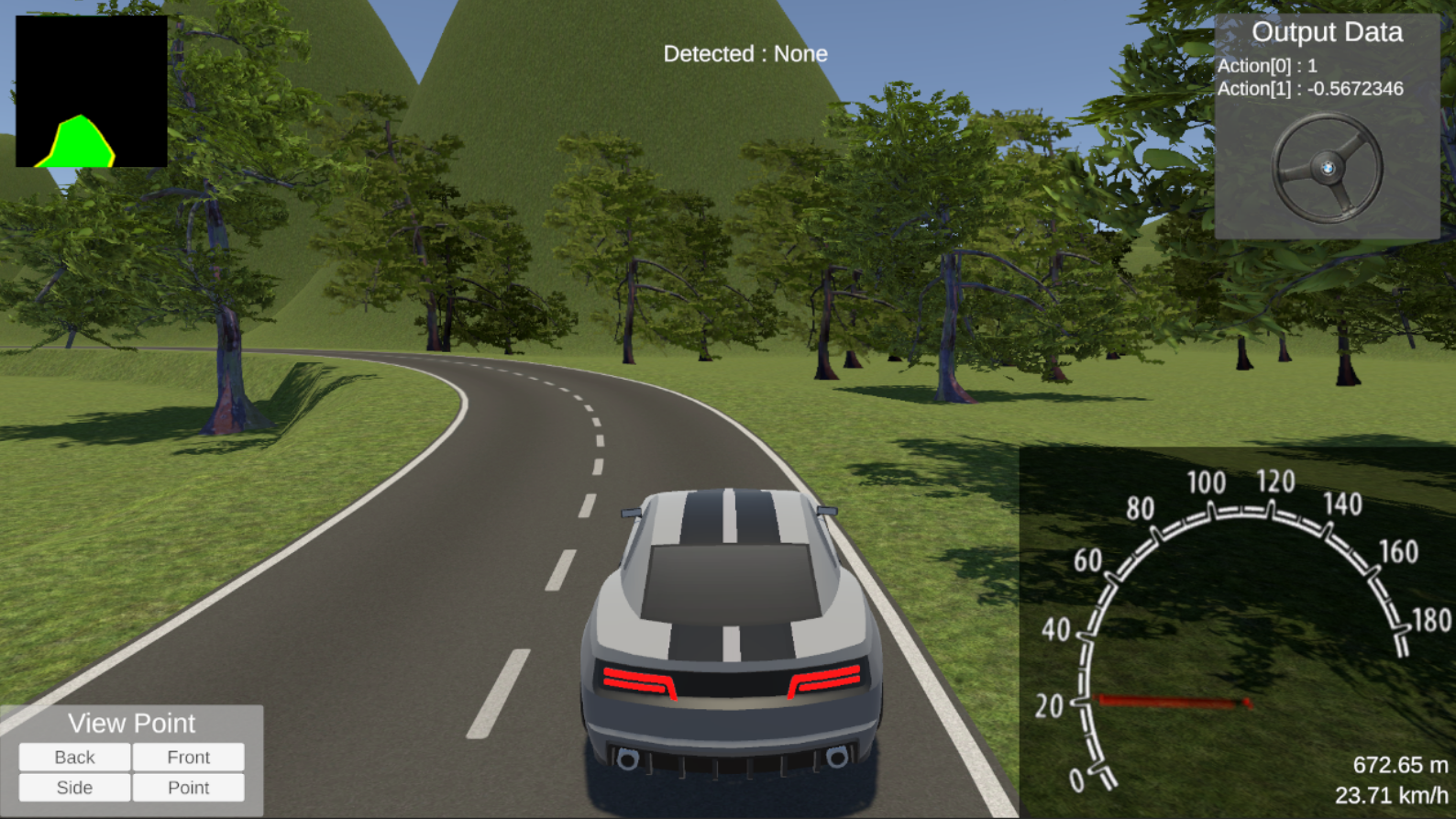Switch to the Back view point
The height and width of the screenshot is (819, 1456).
click(x=74, y=757)
